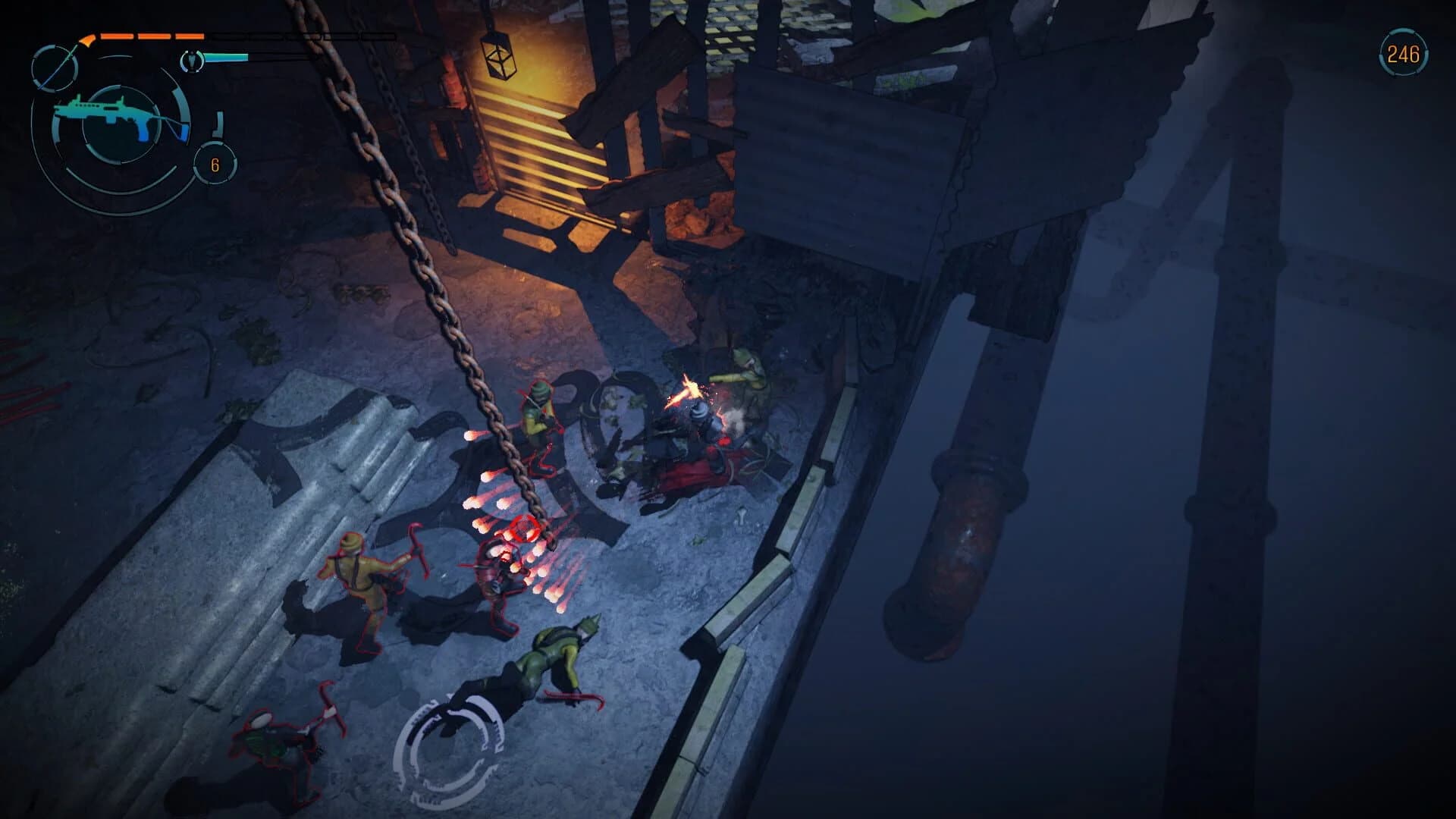Click the ammo counter showing 6

tap(215, 164)
